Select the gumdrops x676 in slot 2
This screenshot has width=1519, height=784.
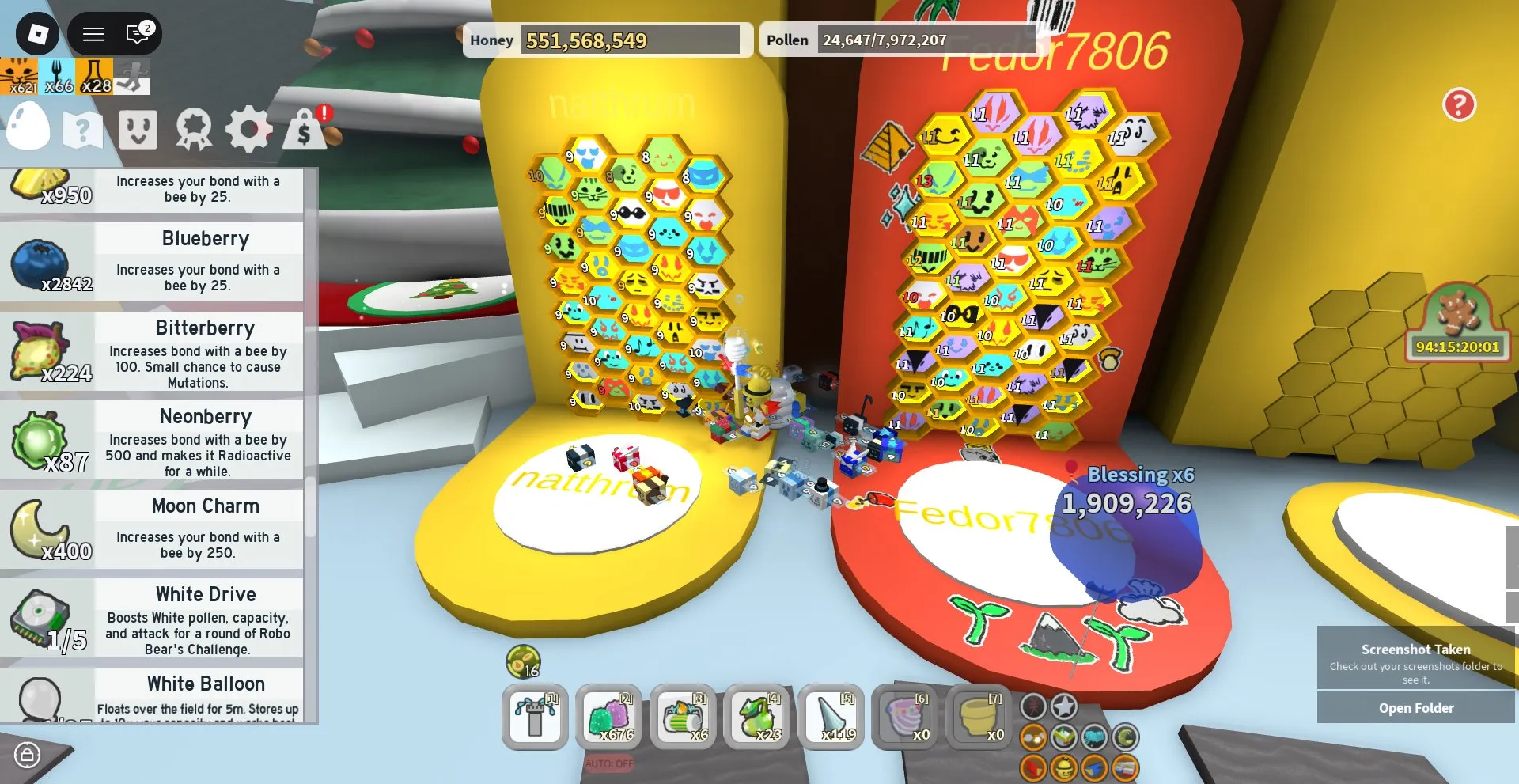click(609, 718)
